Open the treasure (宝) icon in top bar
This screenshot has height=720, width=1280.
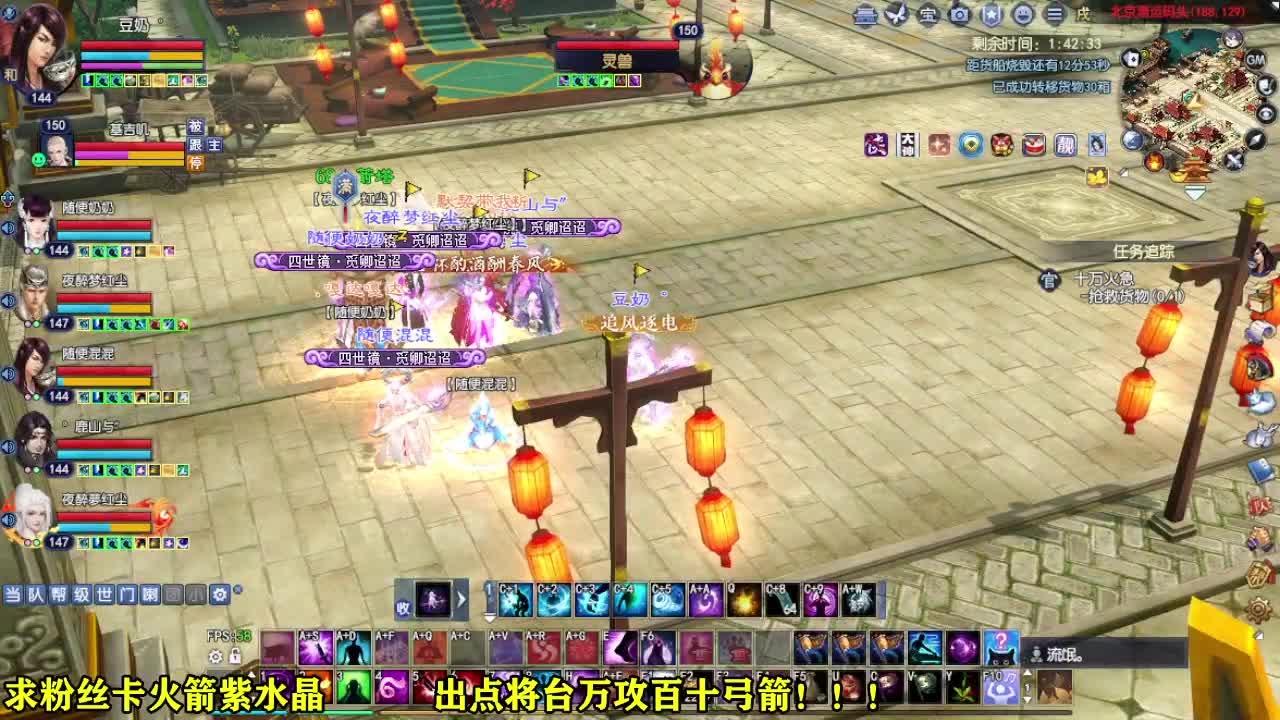click(x=928, y=15)
